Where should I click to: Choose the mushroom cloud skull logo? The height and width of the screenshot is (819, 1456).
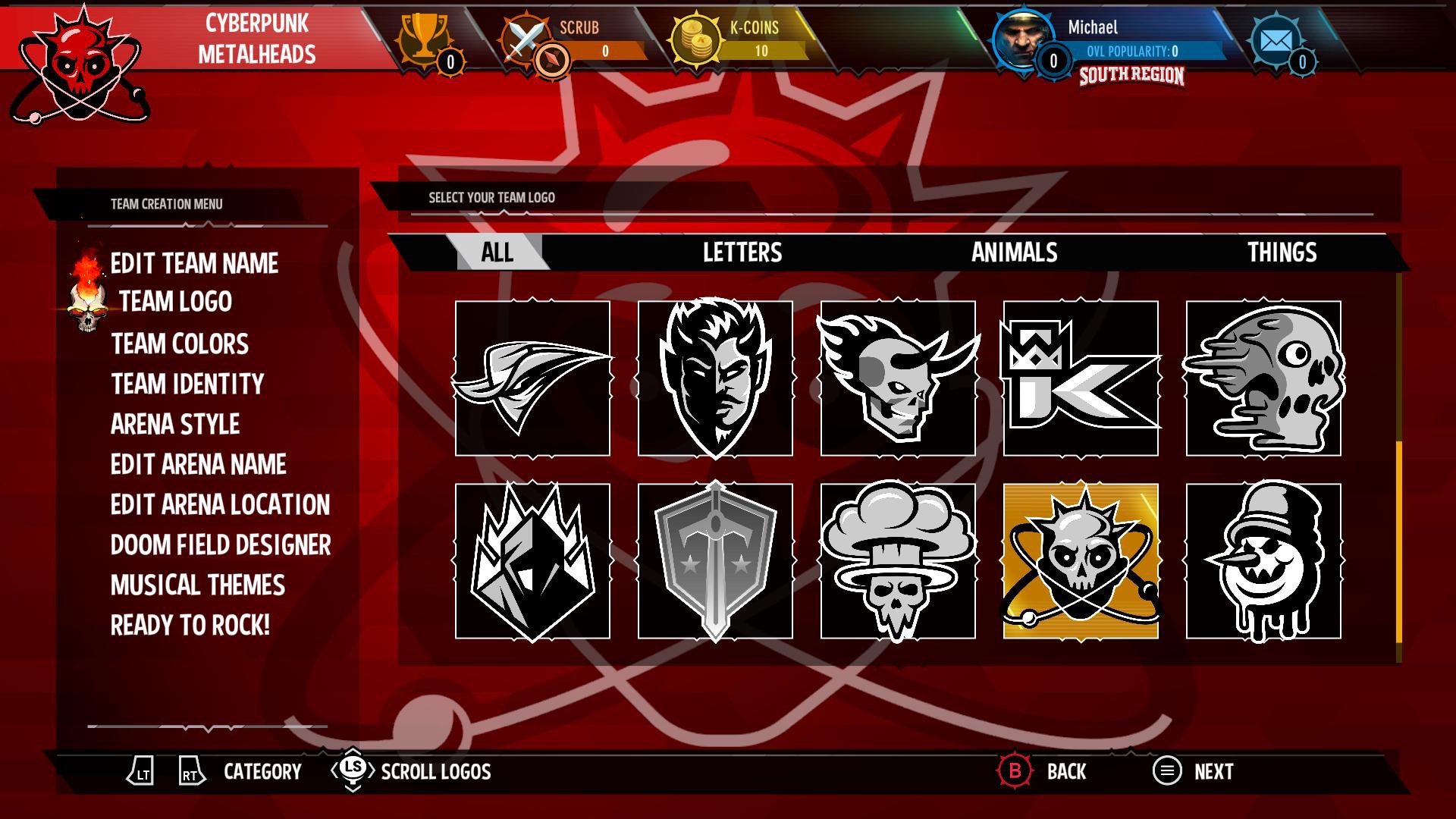[899, 559]
